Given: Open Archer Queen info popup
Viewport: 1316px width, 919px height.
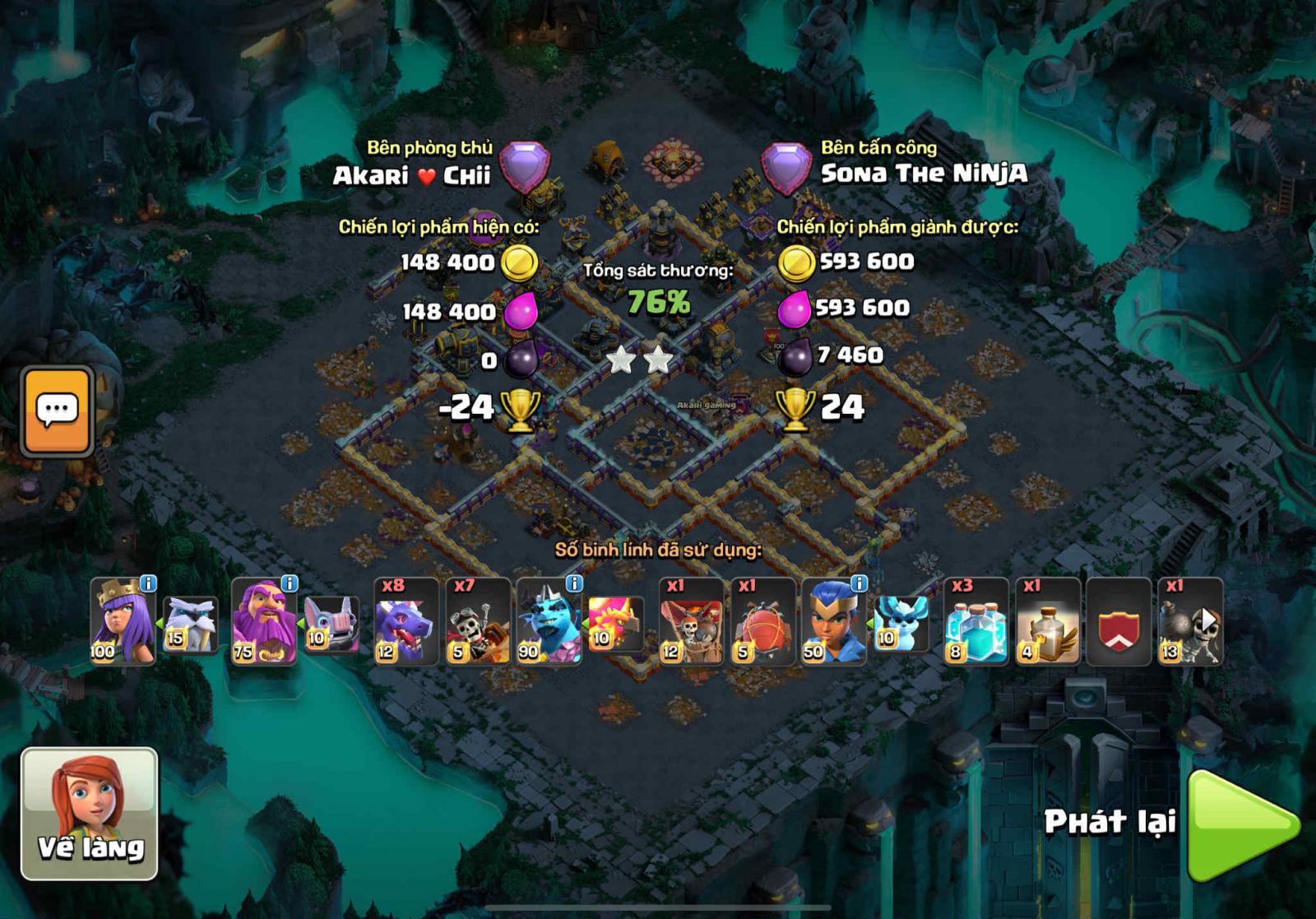Looking at the screenshot, I should (x=148, y=584).
